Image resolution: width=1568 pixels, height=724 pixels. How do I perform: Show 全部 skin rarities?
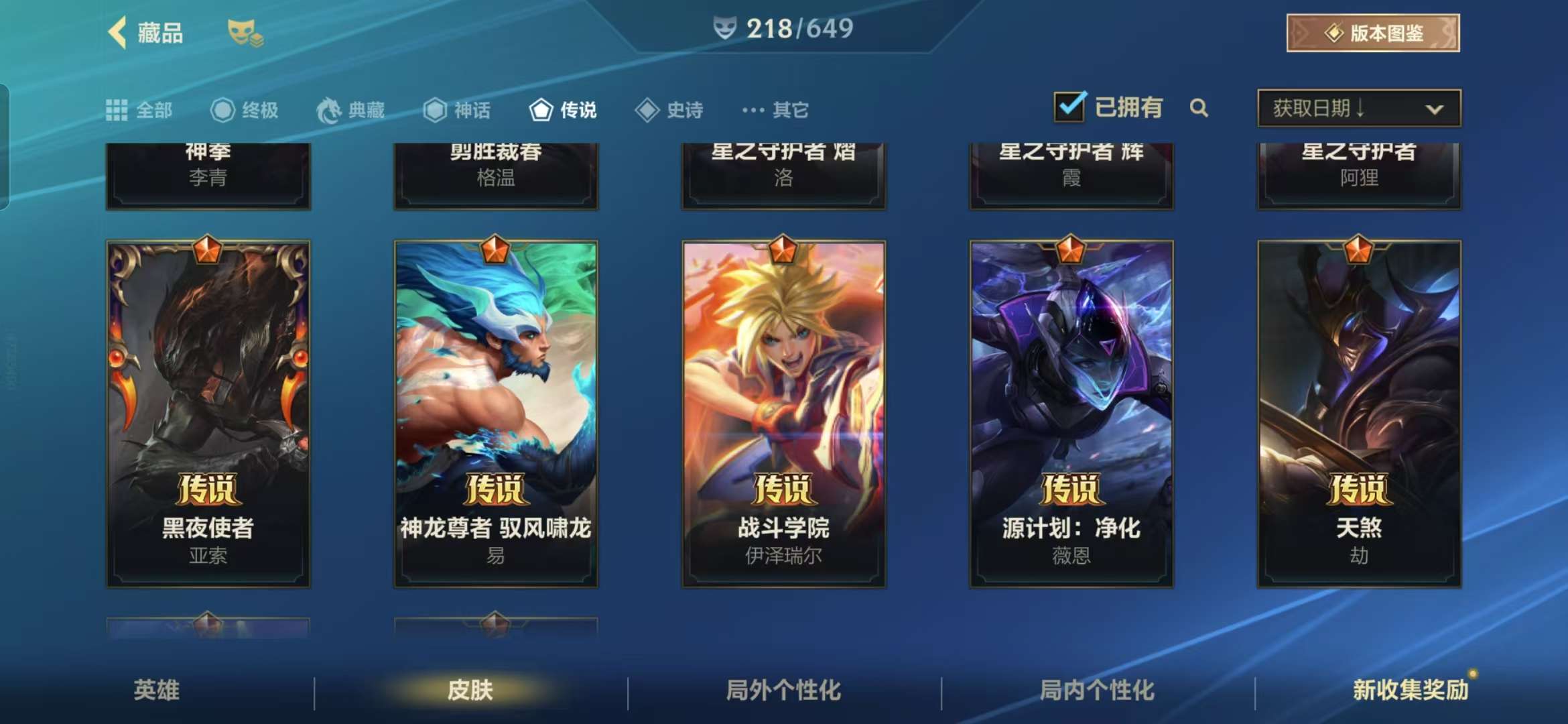139,110
